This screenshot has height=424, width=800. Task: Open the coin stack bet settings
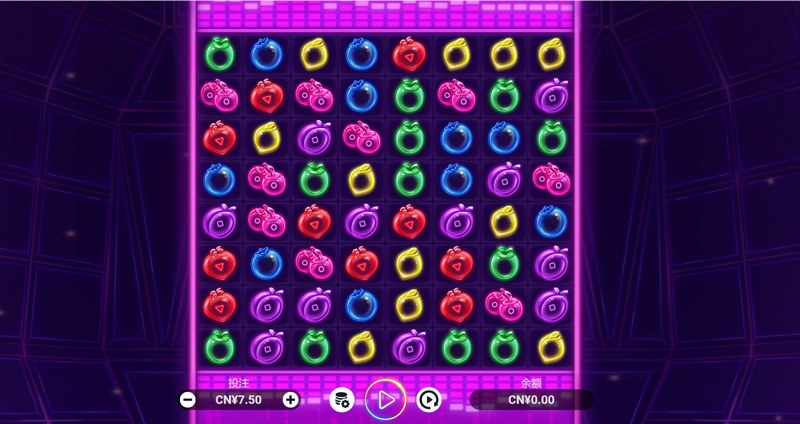tap(342, 400)
